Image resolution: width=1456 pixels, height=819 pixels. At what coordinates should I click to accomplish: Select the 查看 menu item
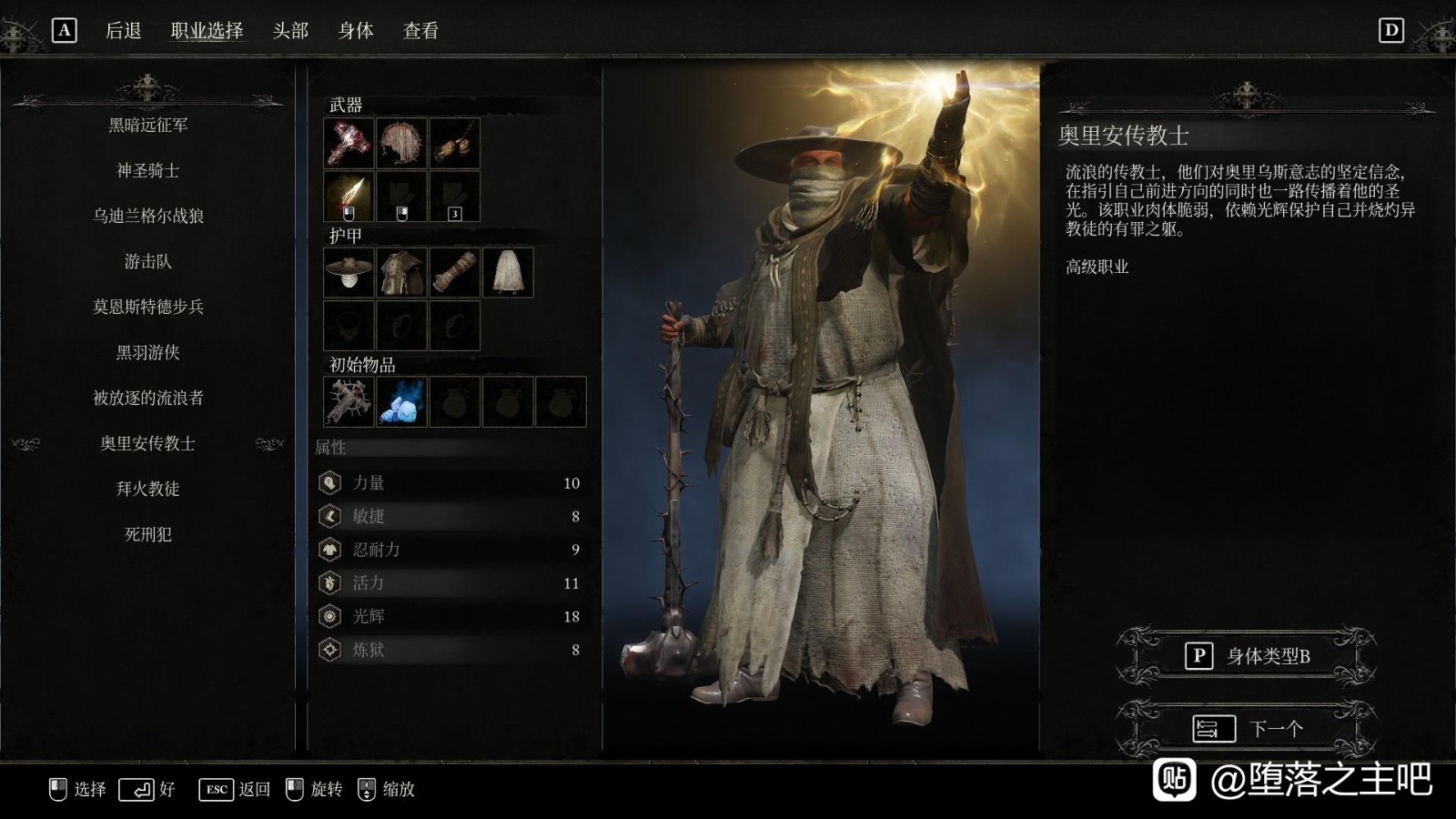420,30
